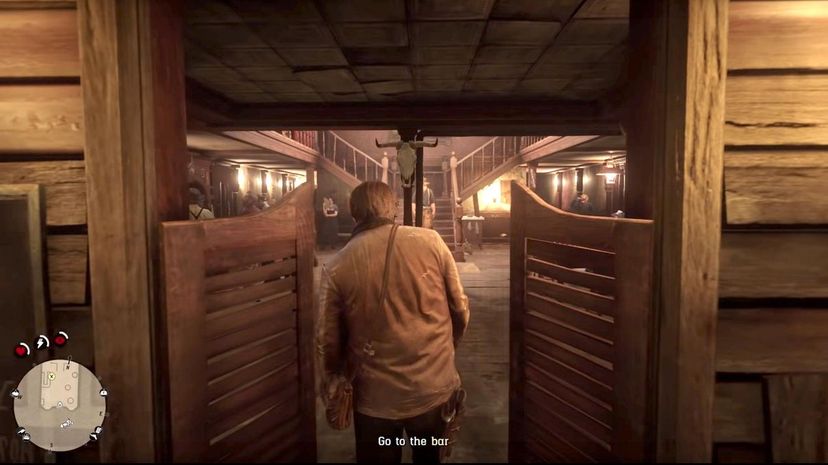Click the red heart health core icon
828x465 pixels.
pos(22,349)
